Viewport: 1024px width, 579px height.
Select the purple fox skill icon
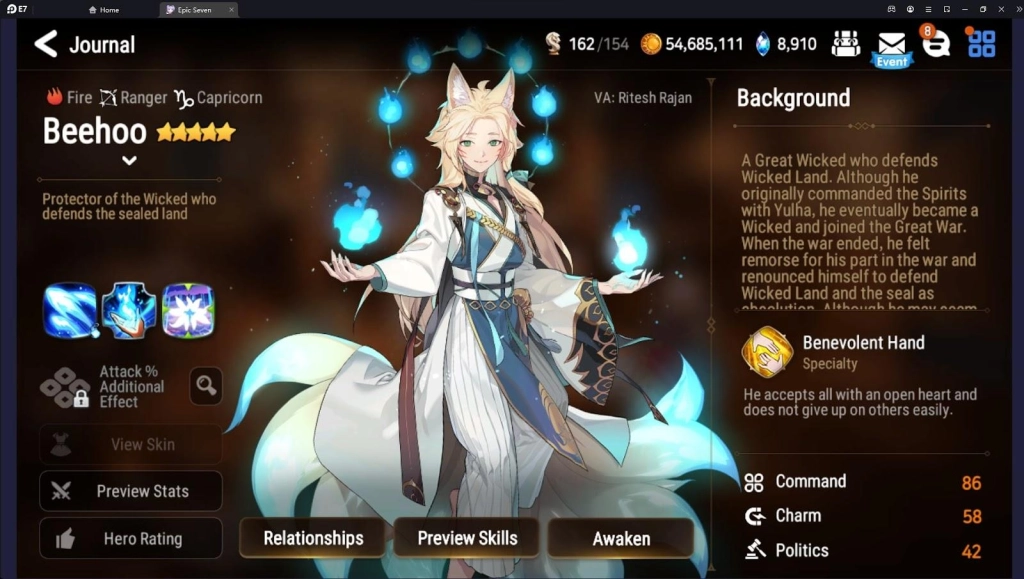(x=188, y=311)
